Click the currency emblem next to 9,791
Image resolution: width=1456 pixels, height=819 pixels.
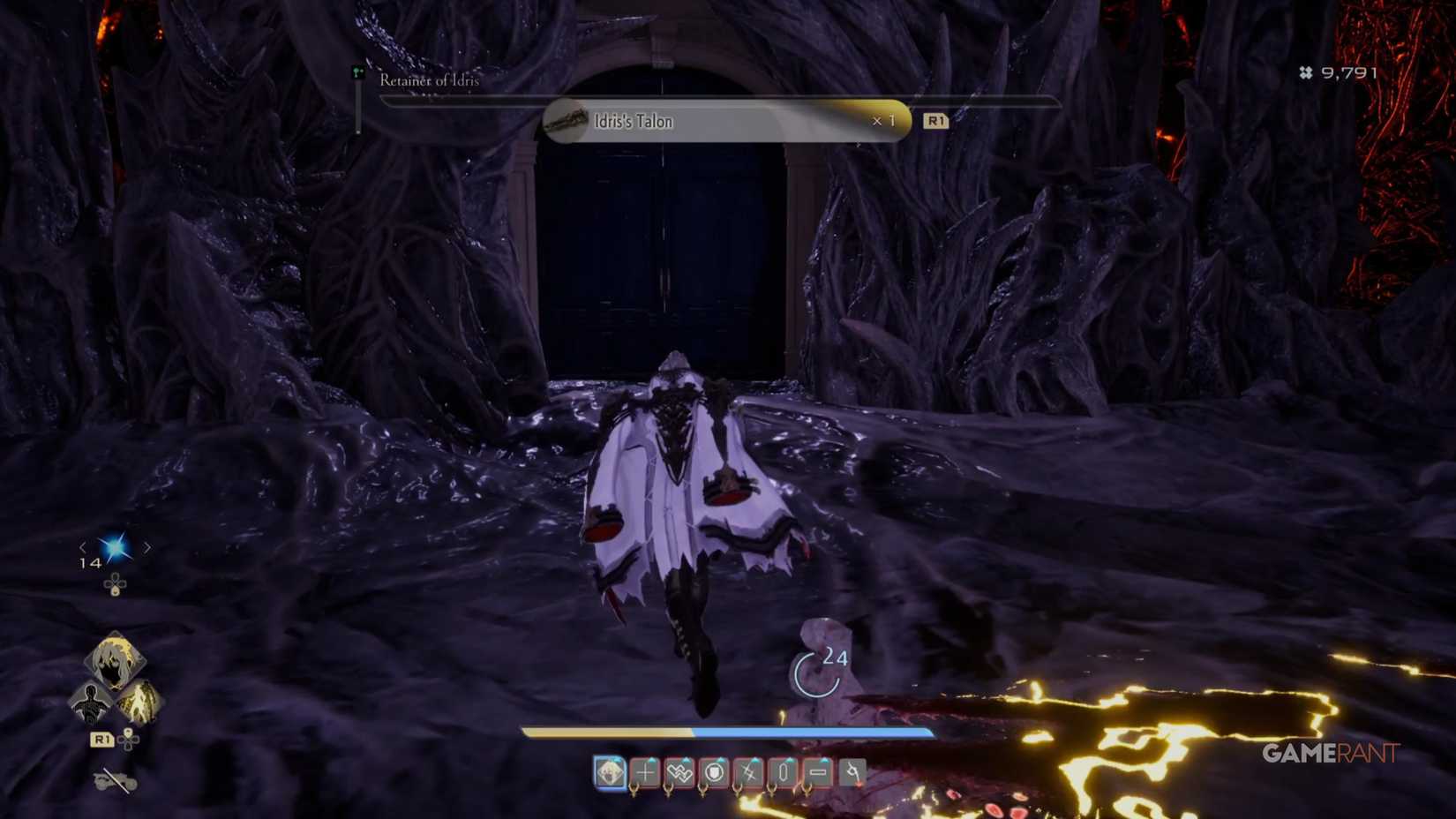1304,72
